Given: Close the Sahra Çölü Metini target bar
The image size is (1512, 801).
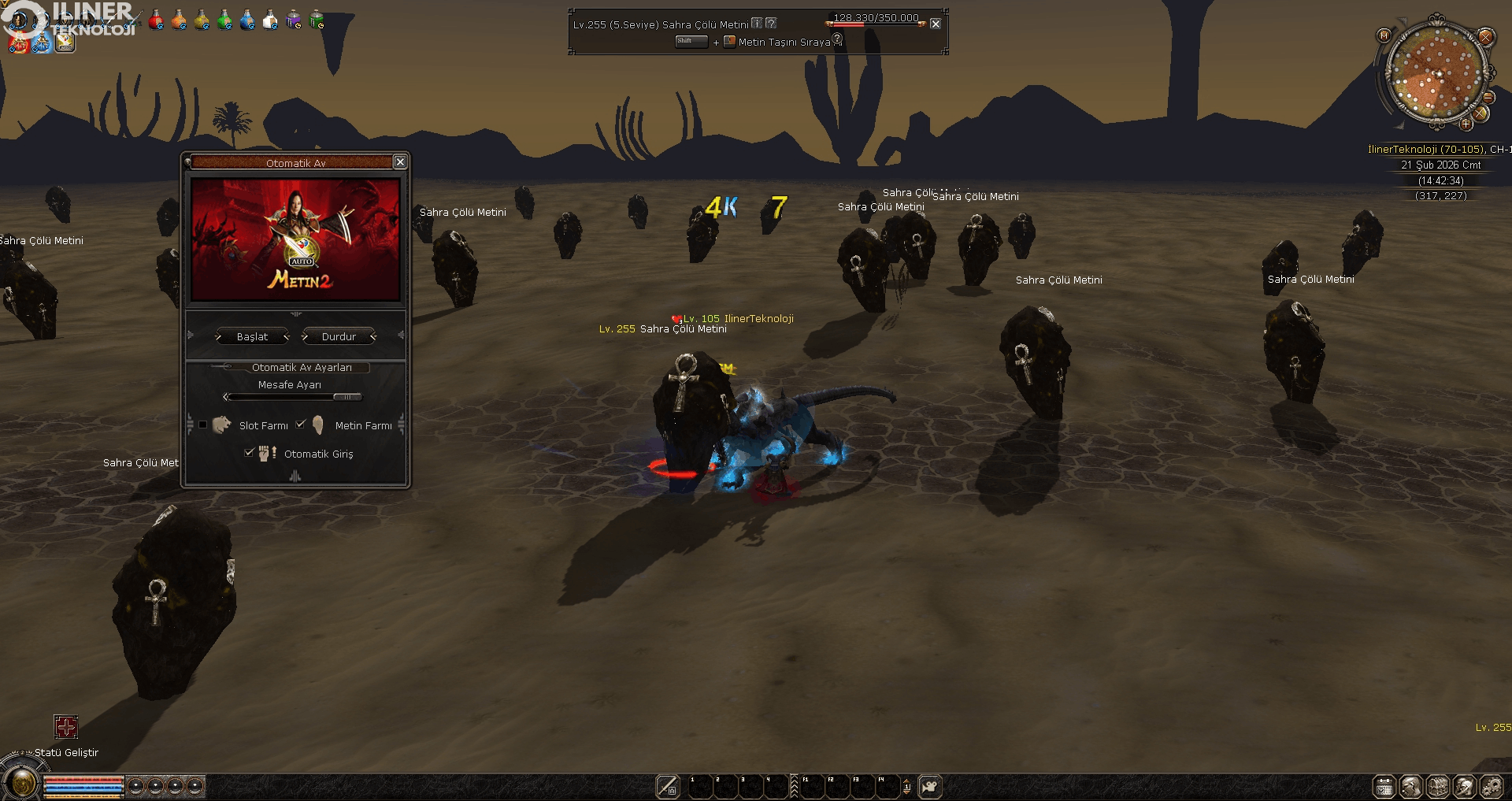Looking at the screenshot, I should (x=936, y=24).
